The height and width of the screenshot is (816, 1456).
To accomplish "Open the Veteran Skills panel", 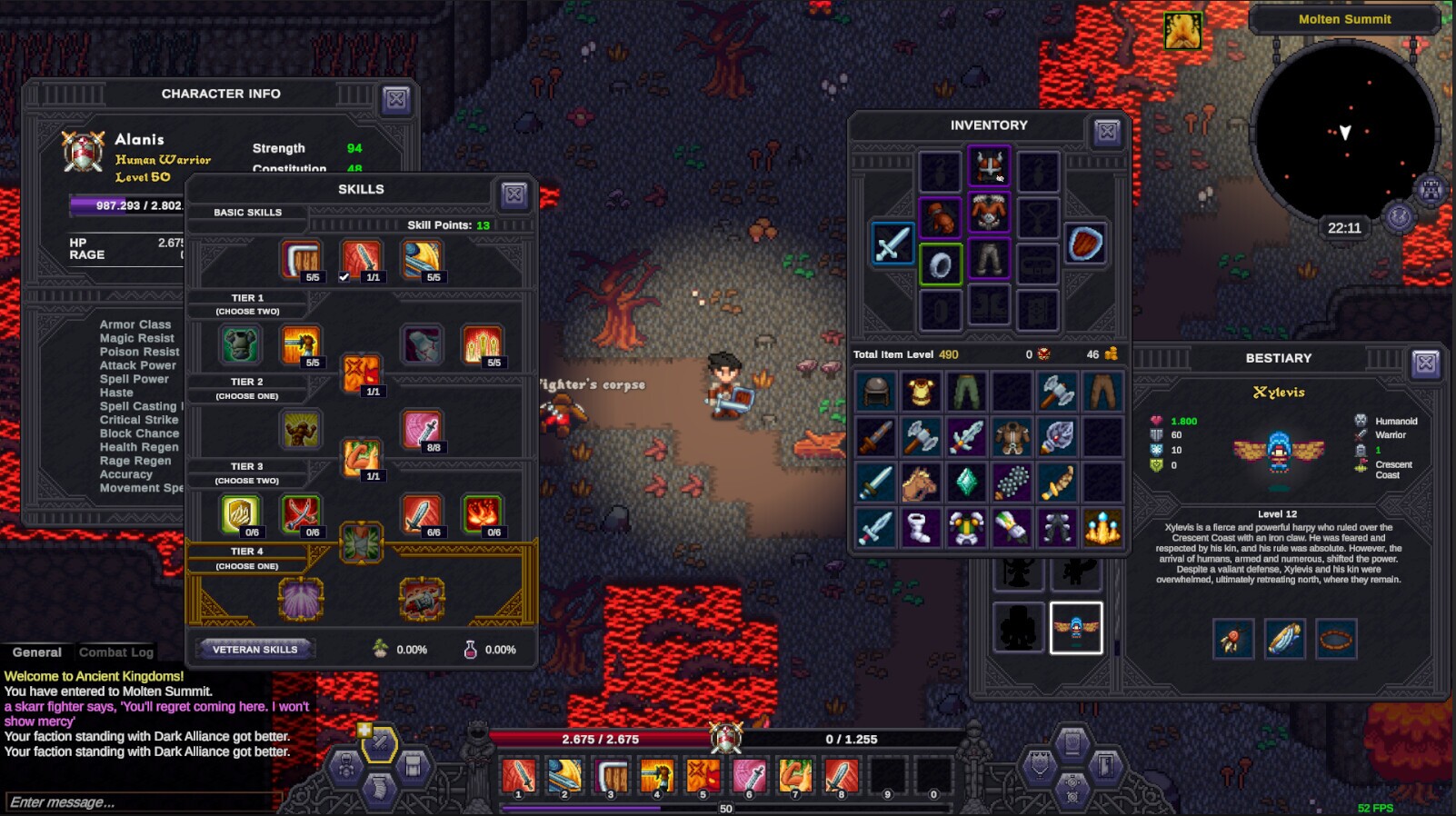I will coord(256,649).
